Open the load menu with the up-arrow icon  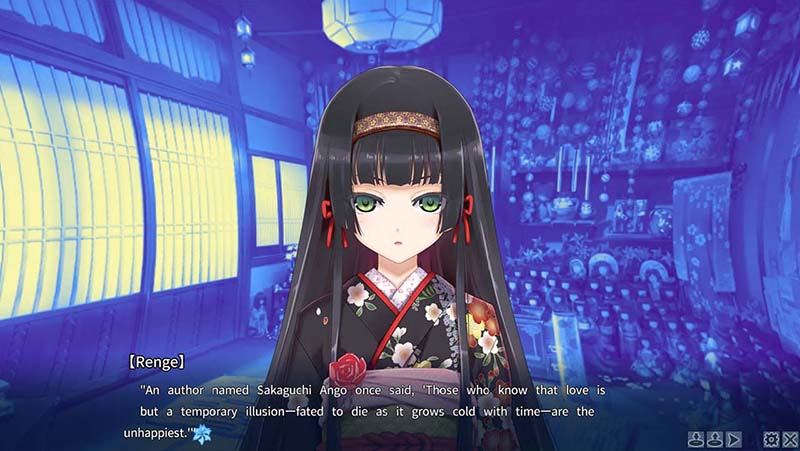[715, 438]
